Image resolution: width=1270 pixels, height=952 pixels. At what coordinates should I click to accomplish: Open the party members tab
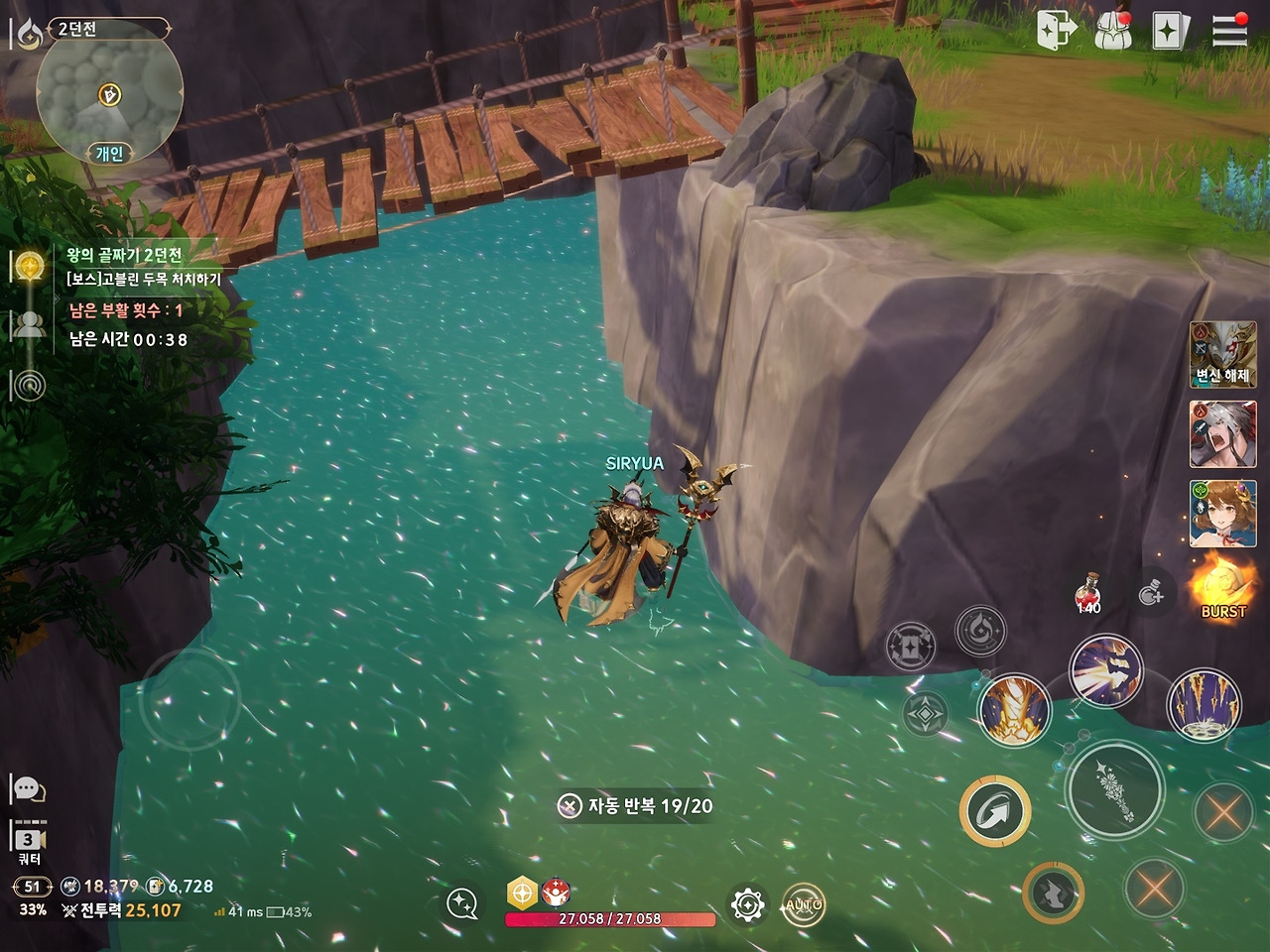pyautogui.click(x=29, y=325)
